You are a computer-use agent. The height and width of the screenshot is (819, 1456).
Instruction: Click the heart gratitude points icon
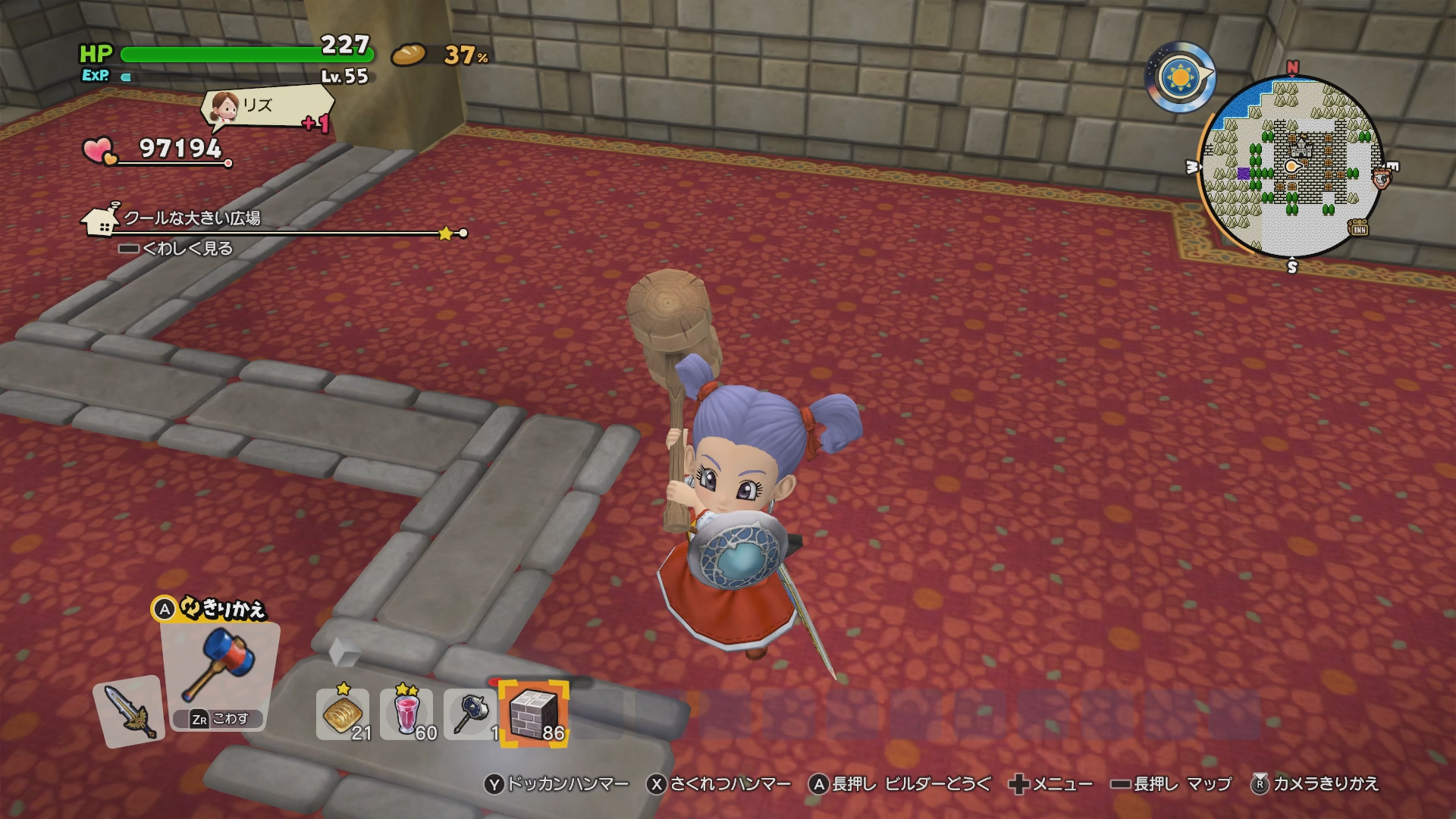click(x=99, y=150)
